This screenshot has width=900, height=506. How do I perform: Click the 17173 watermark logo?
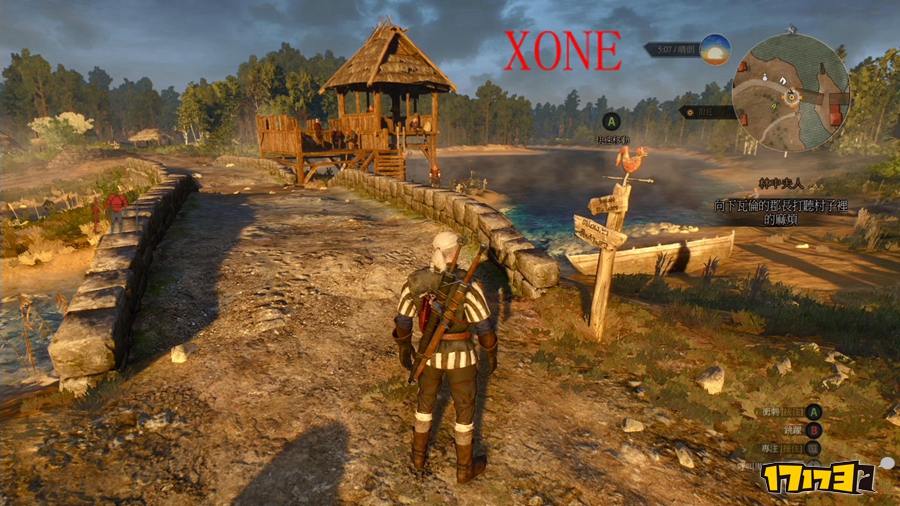click(817, 478)
